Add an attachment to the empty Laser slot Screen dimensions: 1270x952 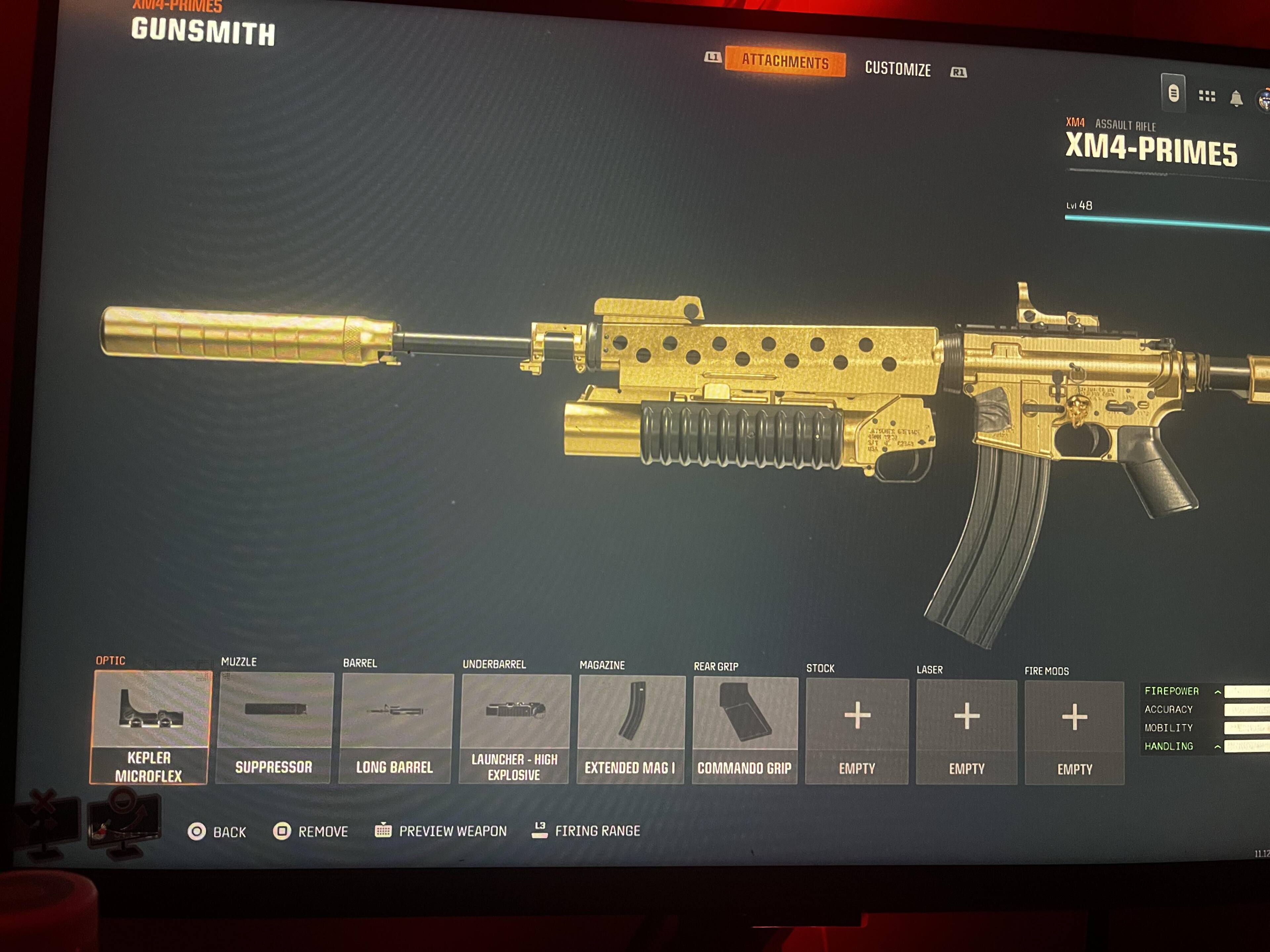(966, 732)
